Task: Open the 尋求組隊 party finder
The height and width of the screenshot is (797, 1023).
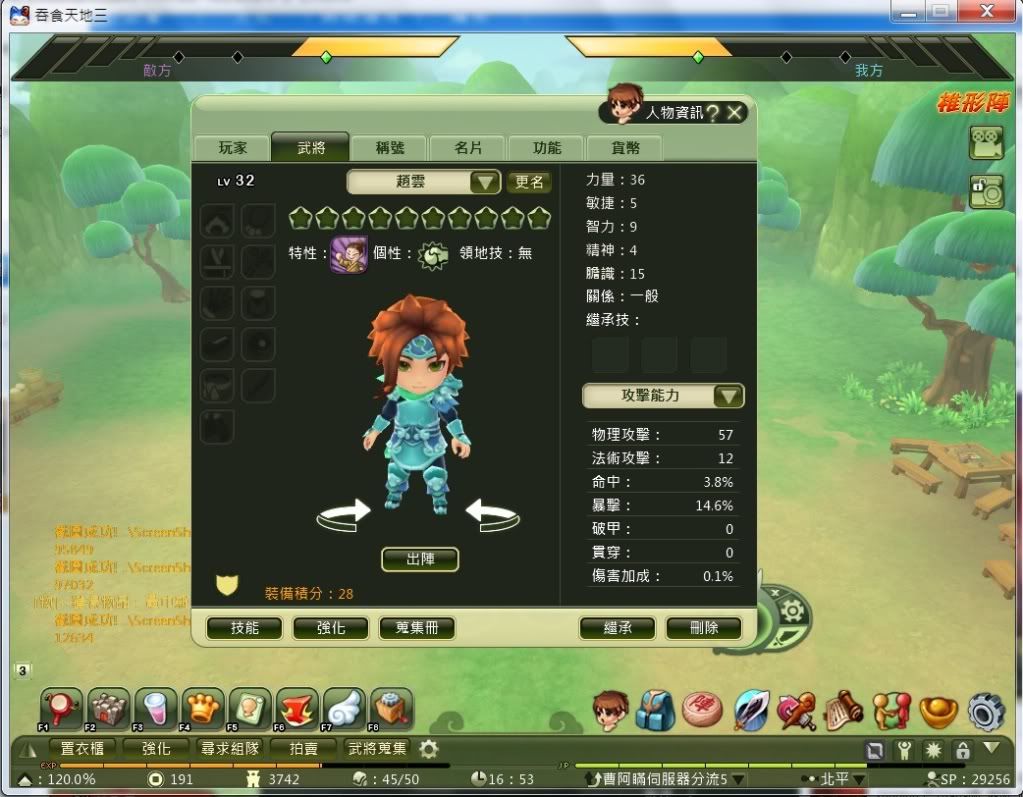Action: [x=231, y=748]
